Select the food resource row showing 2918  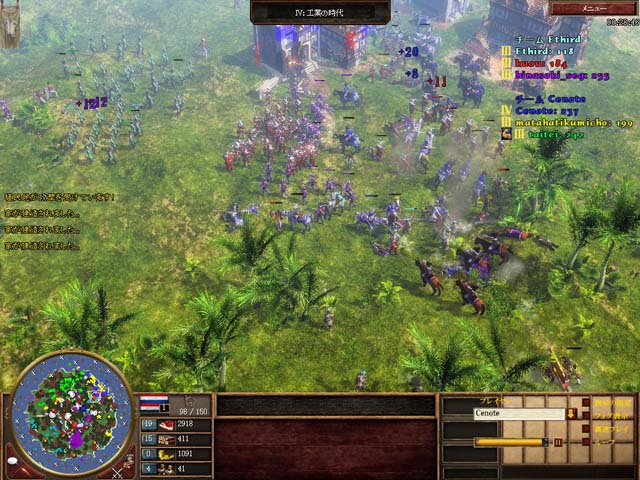[176, 424]
